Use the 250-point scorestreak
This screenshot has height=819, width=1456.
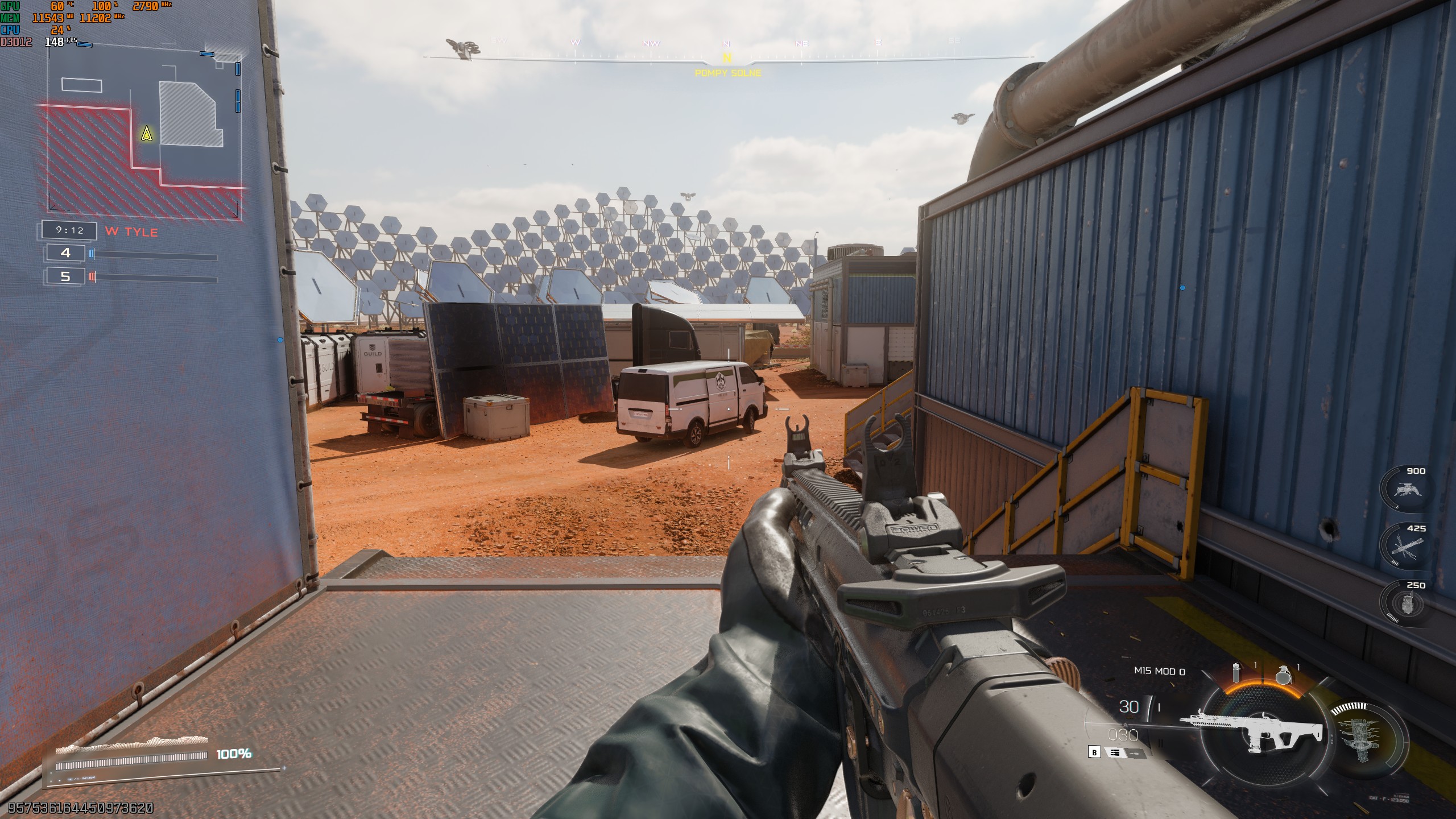click(1405, 604)
